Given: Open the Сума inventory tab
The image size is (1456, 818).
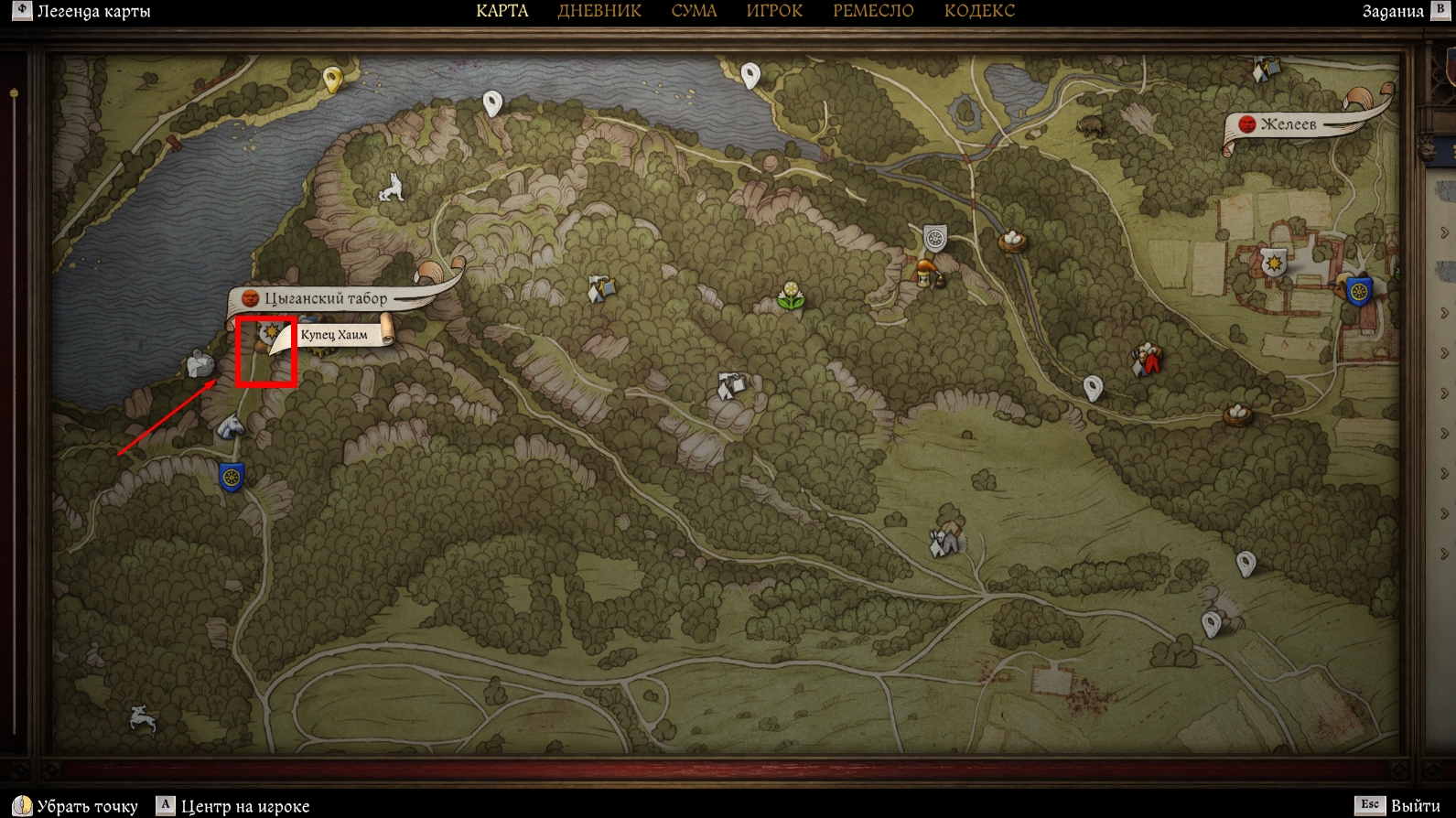Looking at the screenshot, I should pyautogui.click(x=694, y=11).
